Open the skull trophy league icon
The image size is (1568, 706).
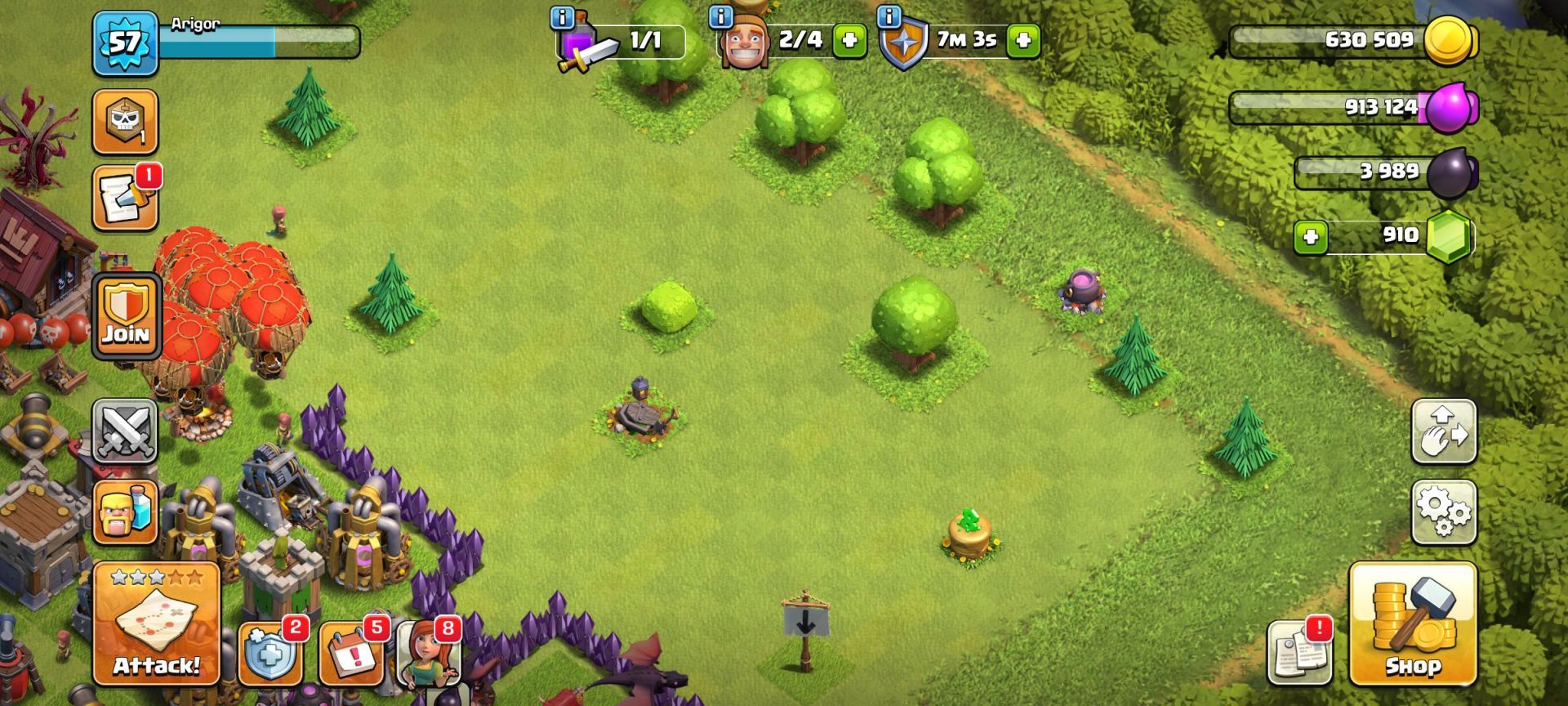pos(125,122)
